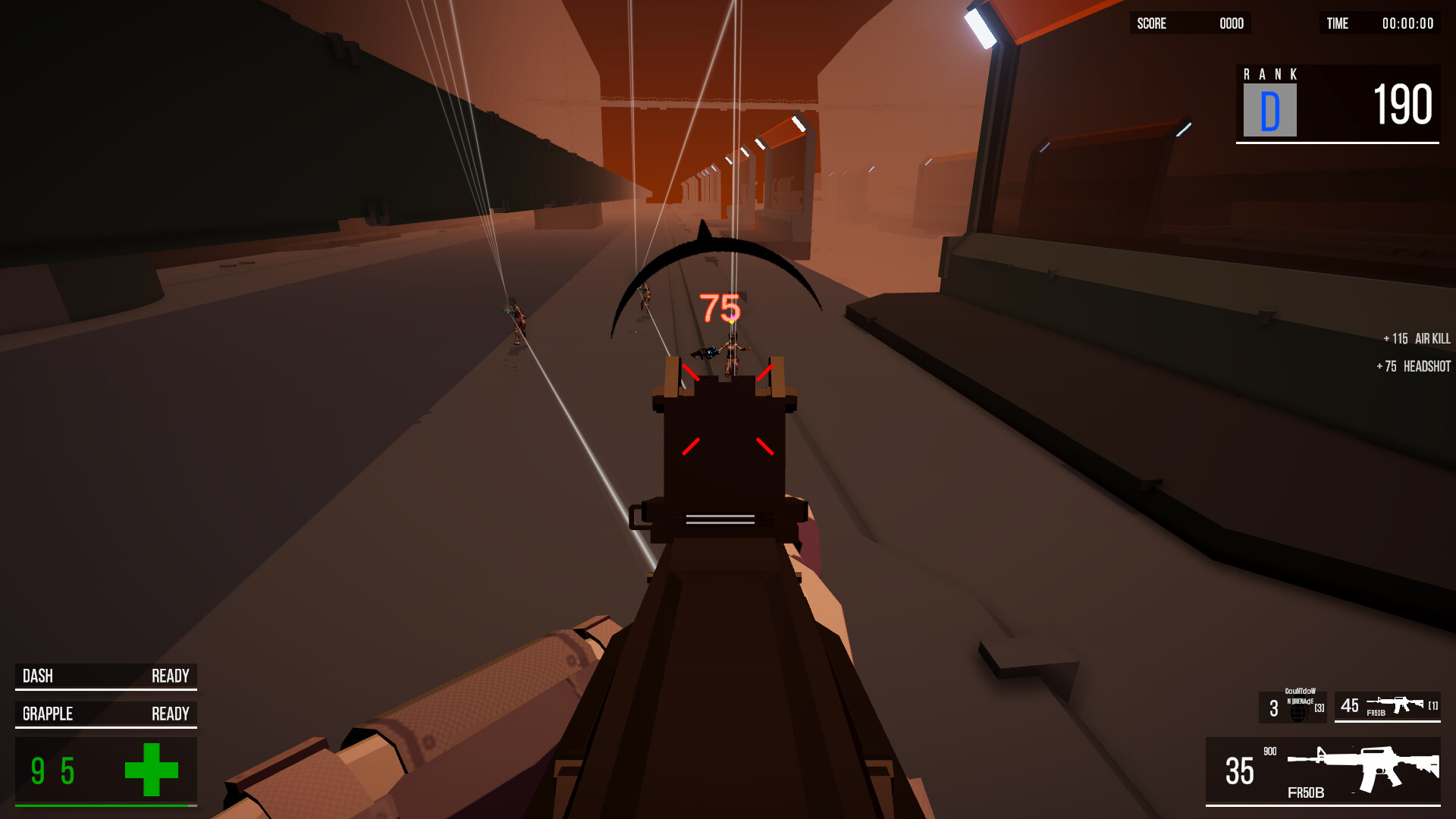
Task: Click the green health bar under the 95 counter
Action: click(105, 805)
